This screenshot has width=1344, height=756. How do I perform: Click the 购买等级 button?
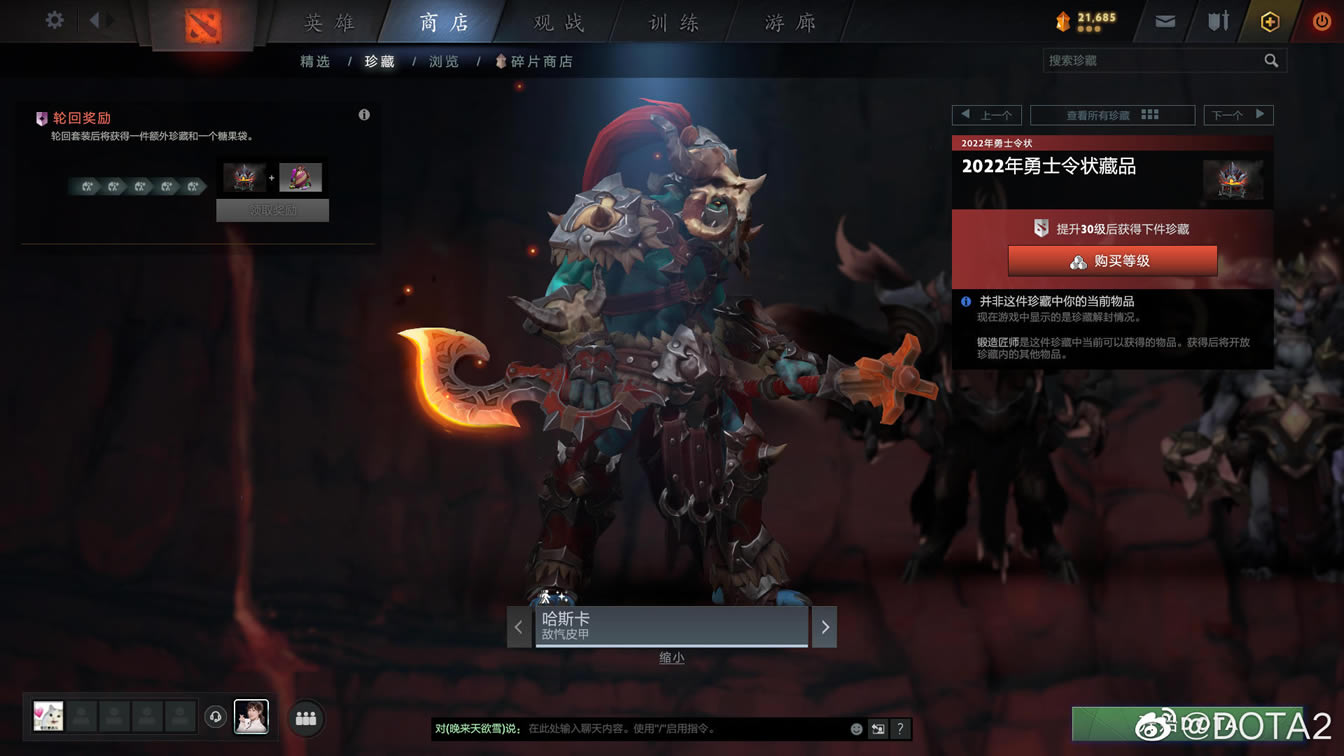(x=1113, y=261)
